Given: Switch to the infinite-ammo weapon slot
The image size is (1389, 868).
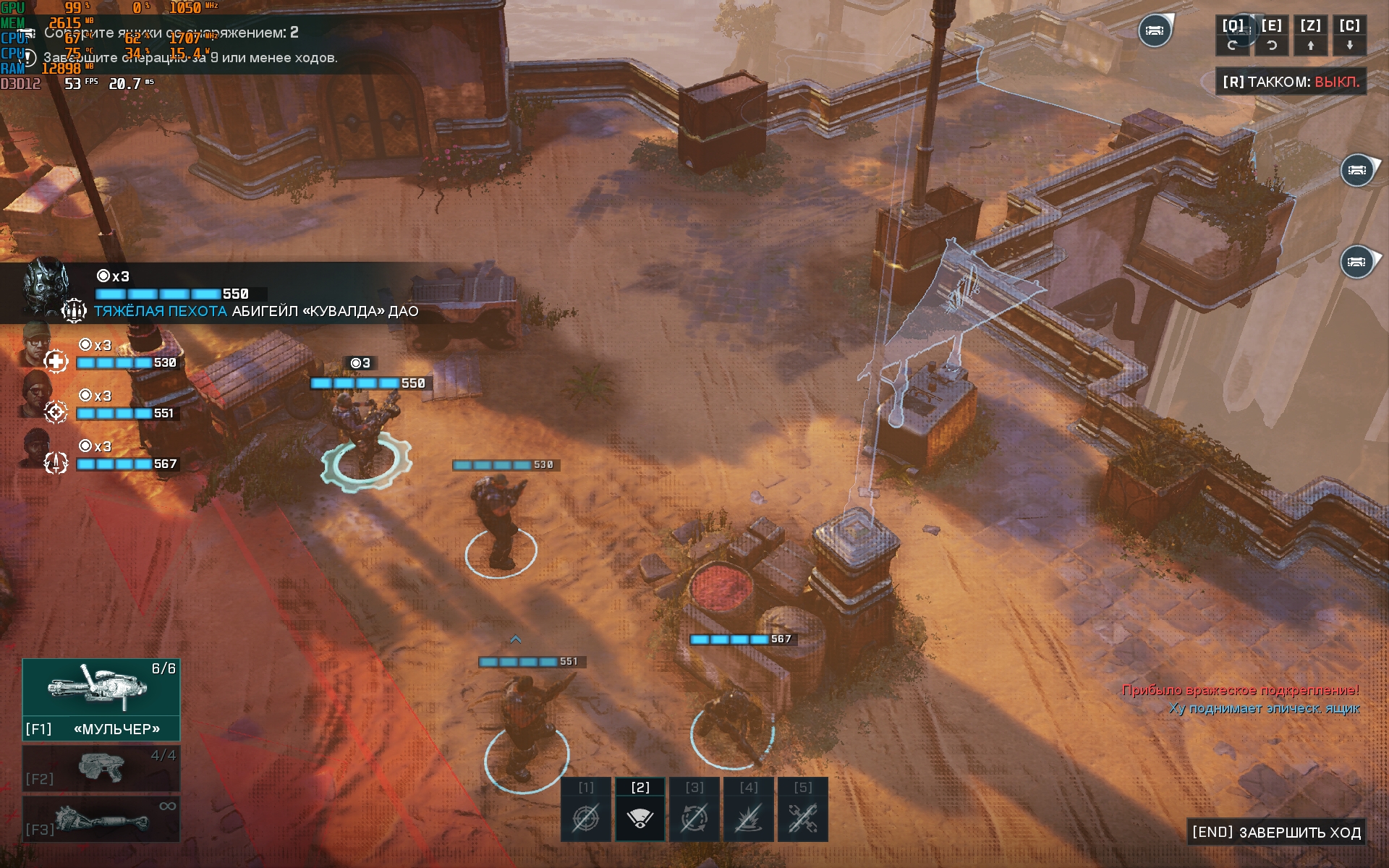Looking at the screenshot, I should (x=101, y=819).
